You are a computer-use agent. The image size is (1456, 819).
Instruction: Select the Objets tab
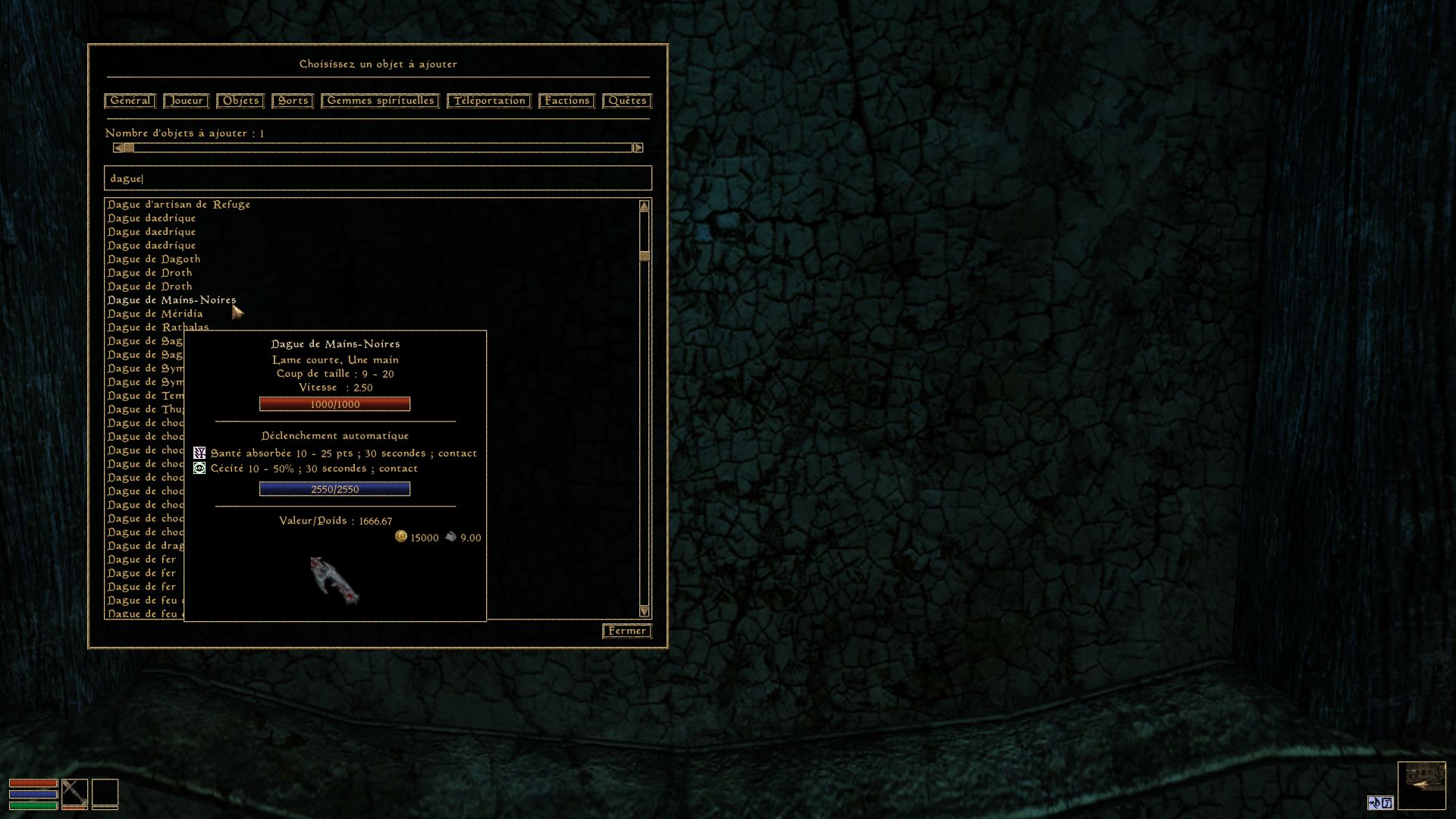click(x=240, y=101)
